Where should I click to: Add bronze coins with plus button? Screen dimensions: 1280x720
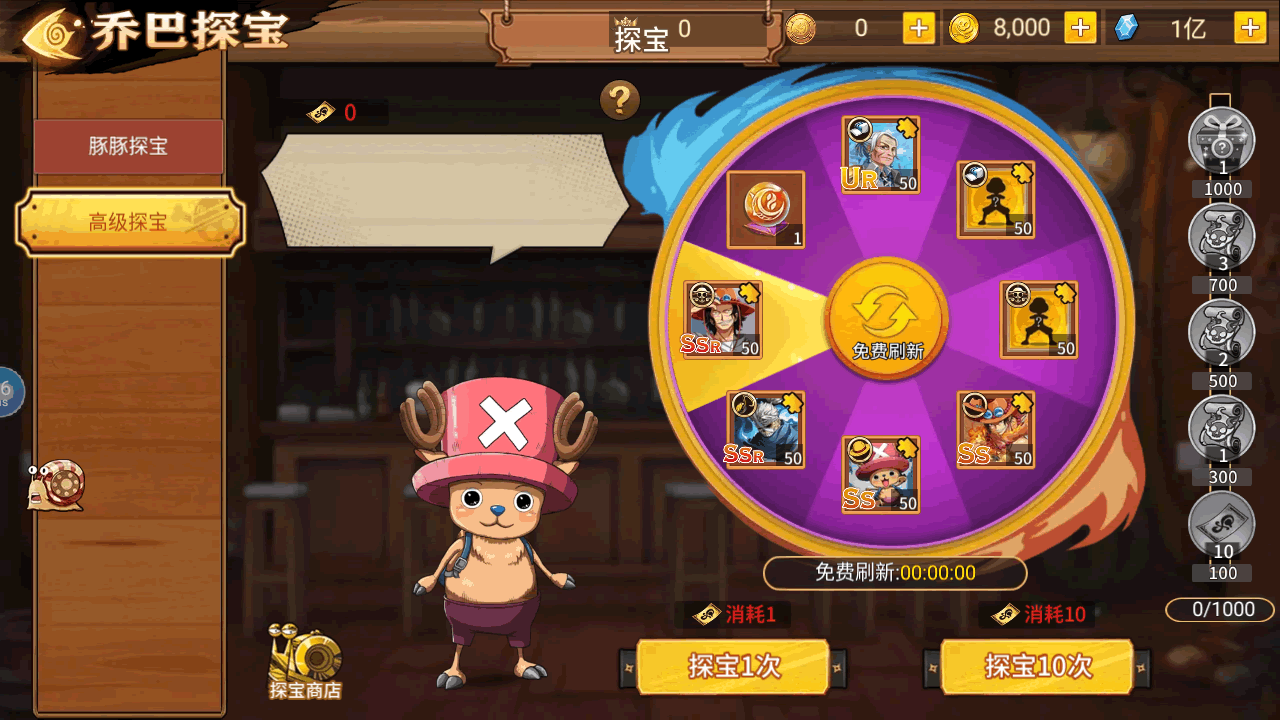click(919, 28)
